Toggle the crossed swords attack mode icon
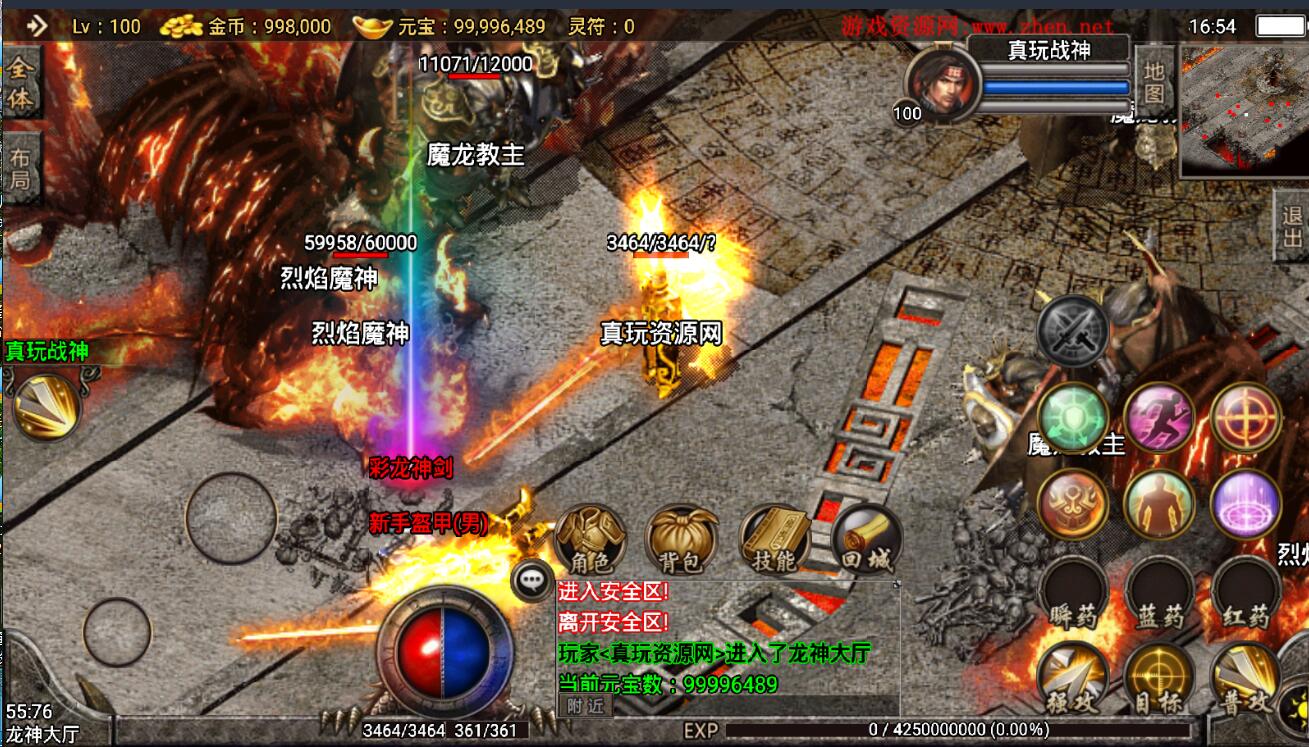 (1073, 331)
